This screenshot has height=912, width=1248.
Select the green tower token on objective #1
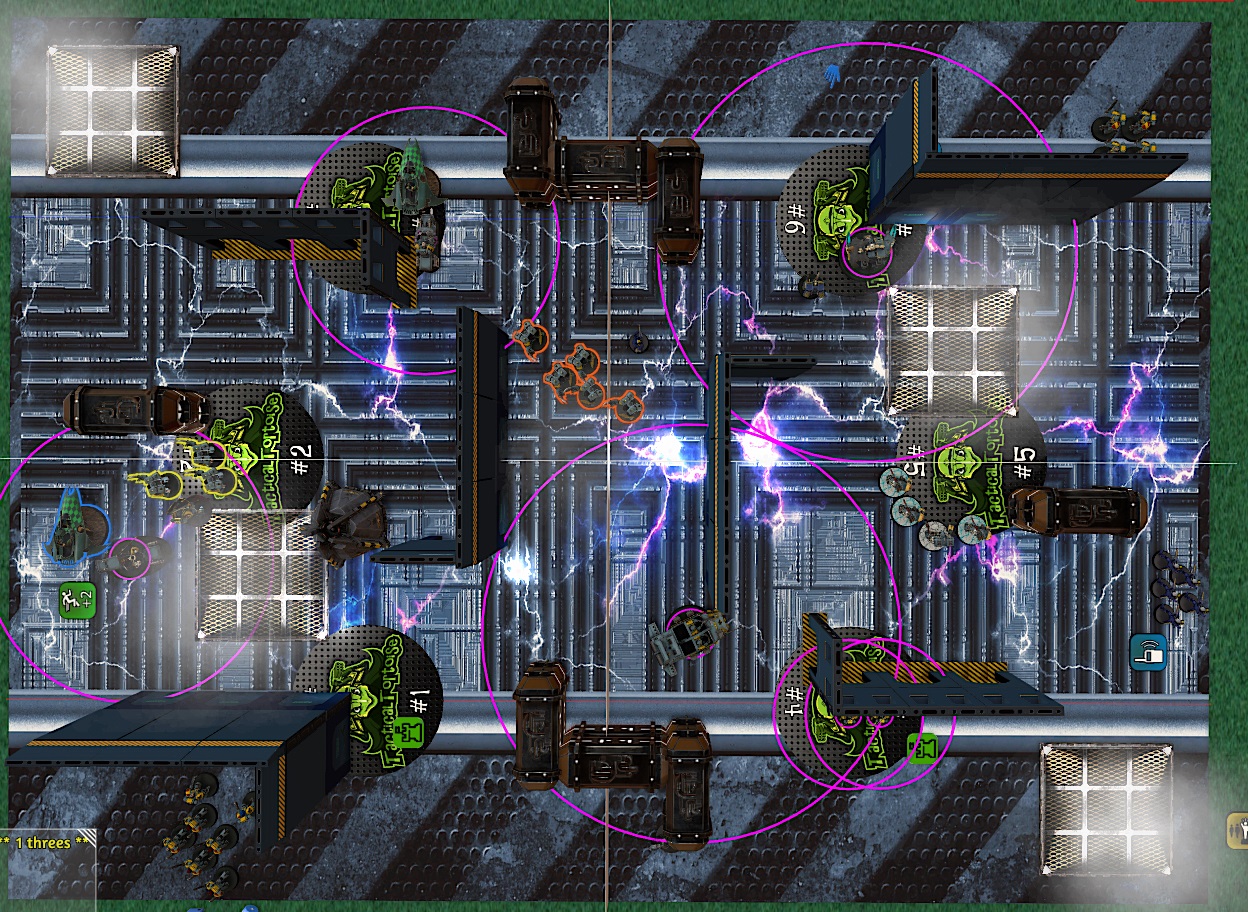pyautogui.click(x=406, y=731)
